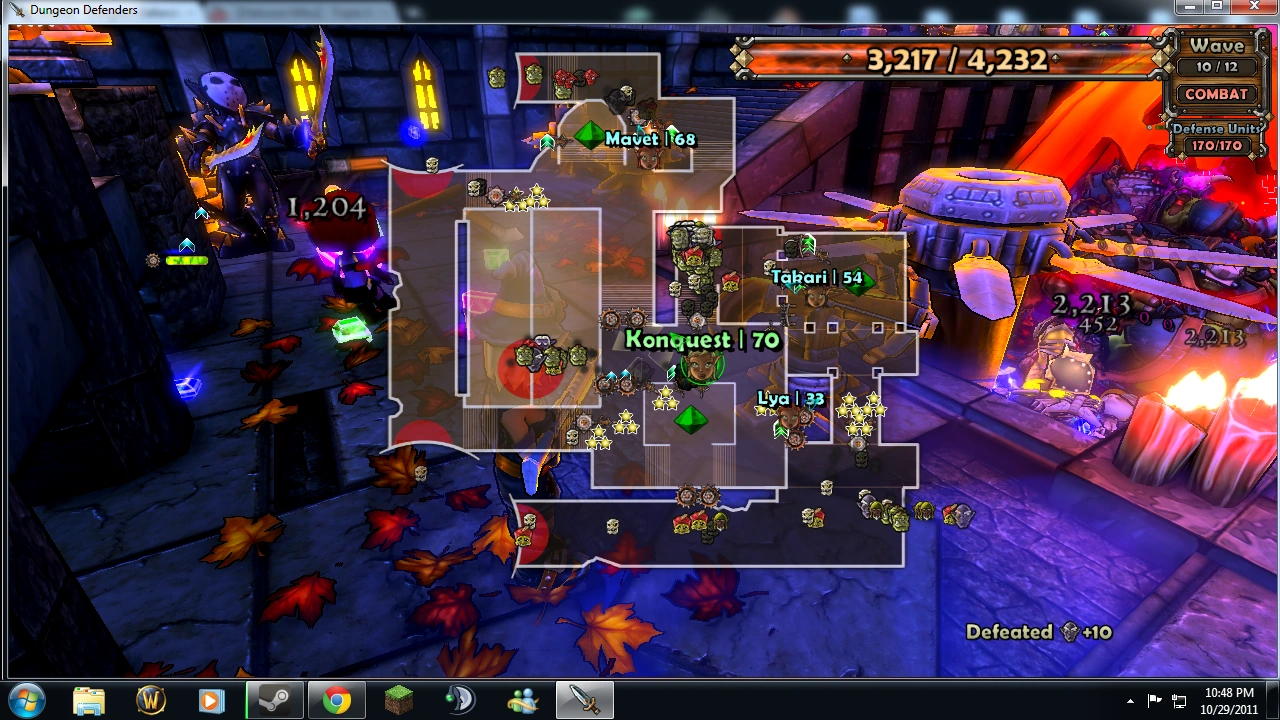
Task: Launch Steam from the taskbar
Action: (x=273, y=700)
